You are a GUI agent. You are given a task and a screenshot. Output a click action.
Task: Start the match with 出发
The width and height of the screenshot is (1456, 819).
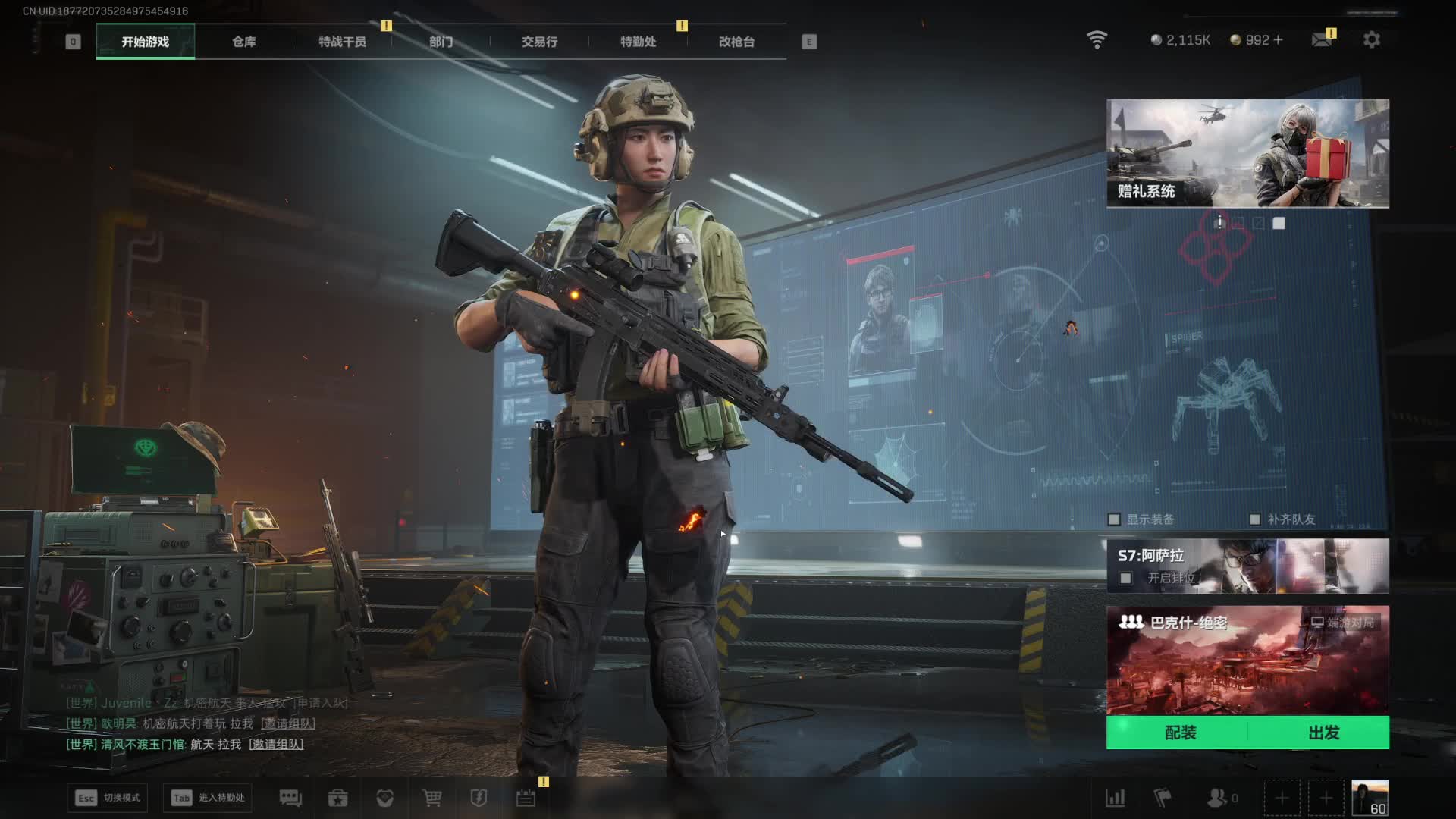(1323, 733)
